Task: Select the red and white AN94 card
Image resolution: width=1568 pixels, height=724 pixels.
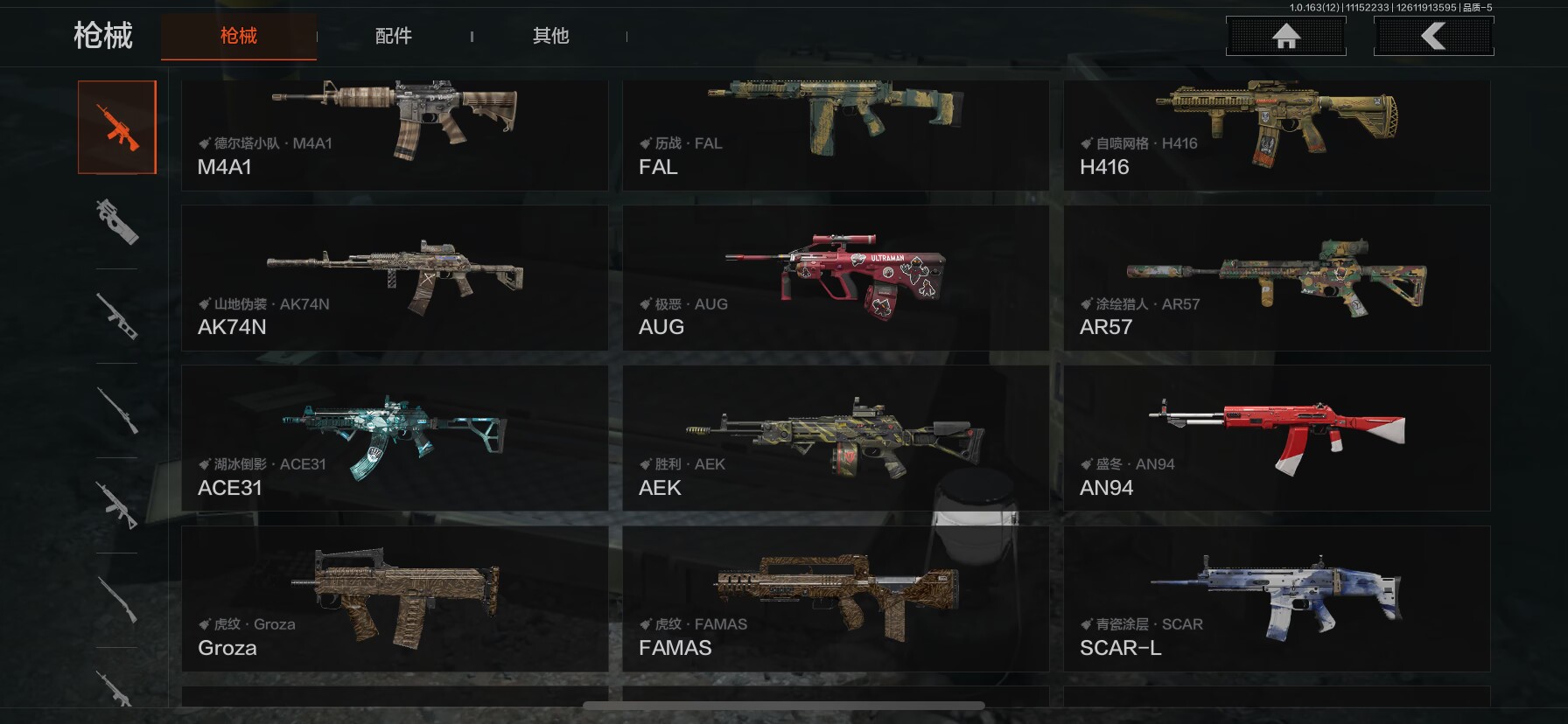Action: click(x=1276, y=438)
